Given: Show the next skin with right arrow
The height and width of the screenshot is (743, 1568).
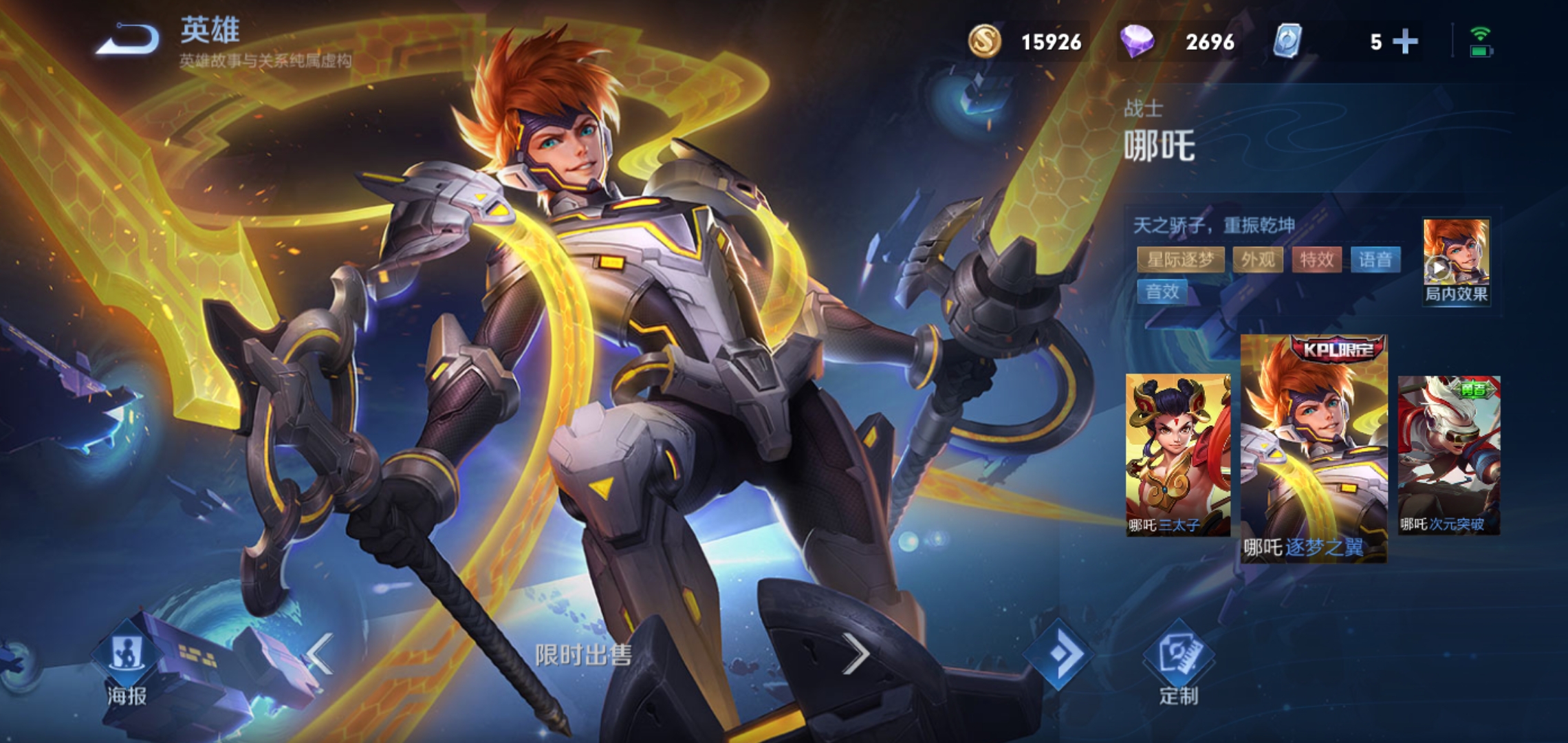Looking at the screenshot, I should 856,654.
